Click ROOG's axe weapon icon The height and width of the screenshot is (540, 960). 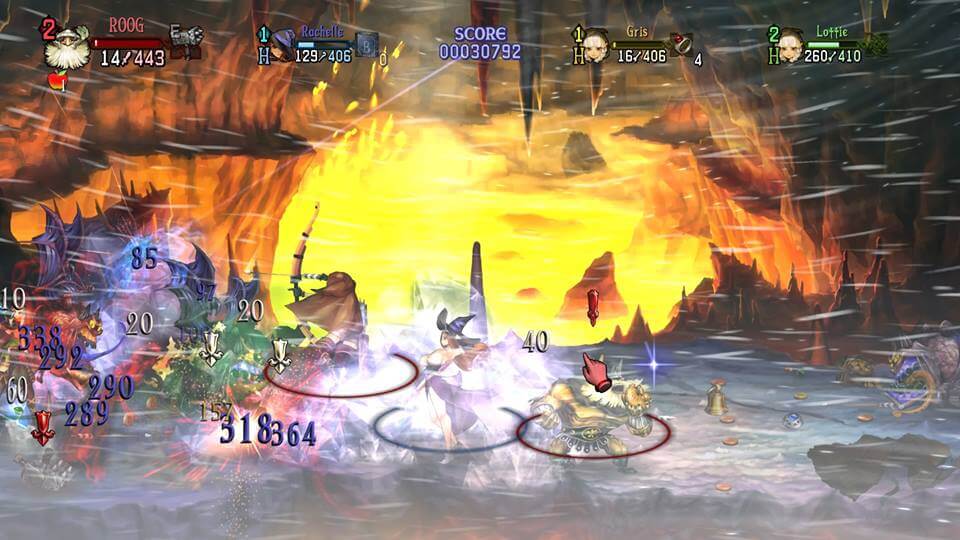[186, 38]
